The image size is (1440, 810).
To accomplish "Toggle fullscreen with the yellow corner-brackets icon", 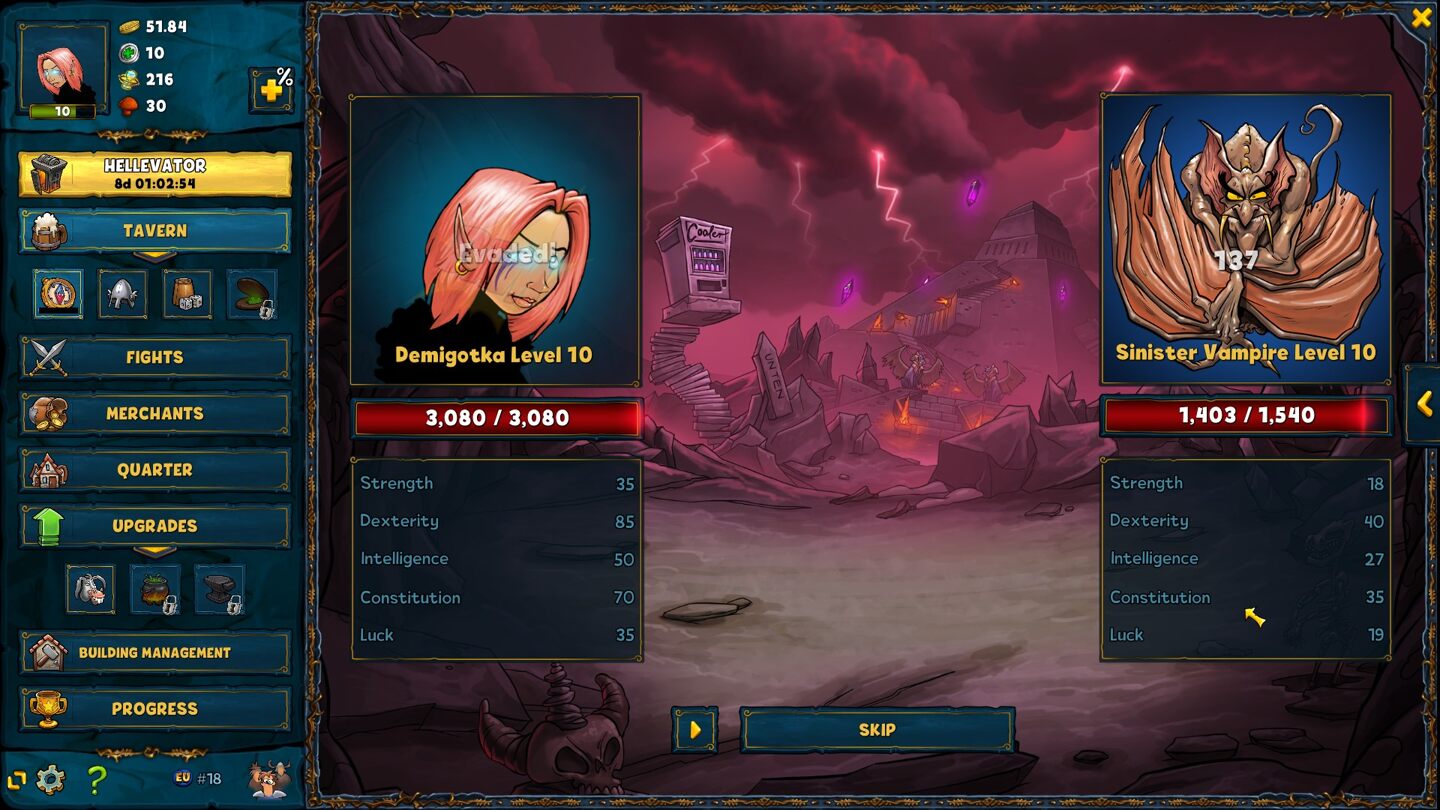I will click(x=16, y=779).
